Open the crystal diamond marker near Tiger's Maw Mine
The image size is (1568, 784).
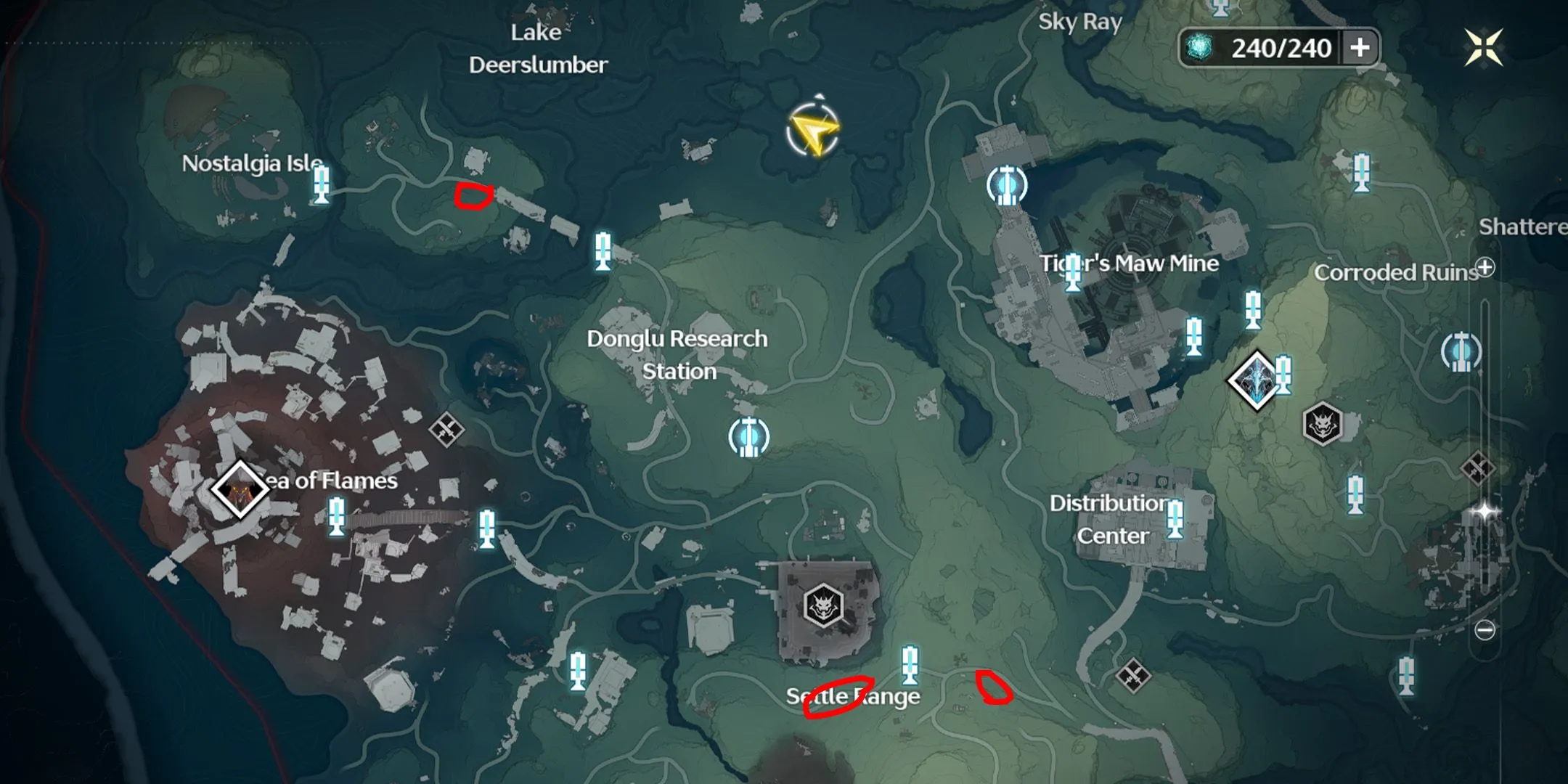pyautogui.click(x=1256, y=380)
